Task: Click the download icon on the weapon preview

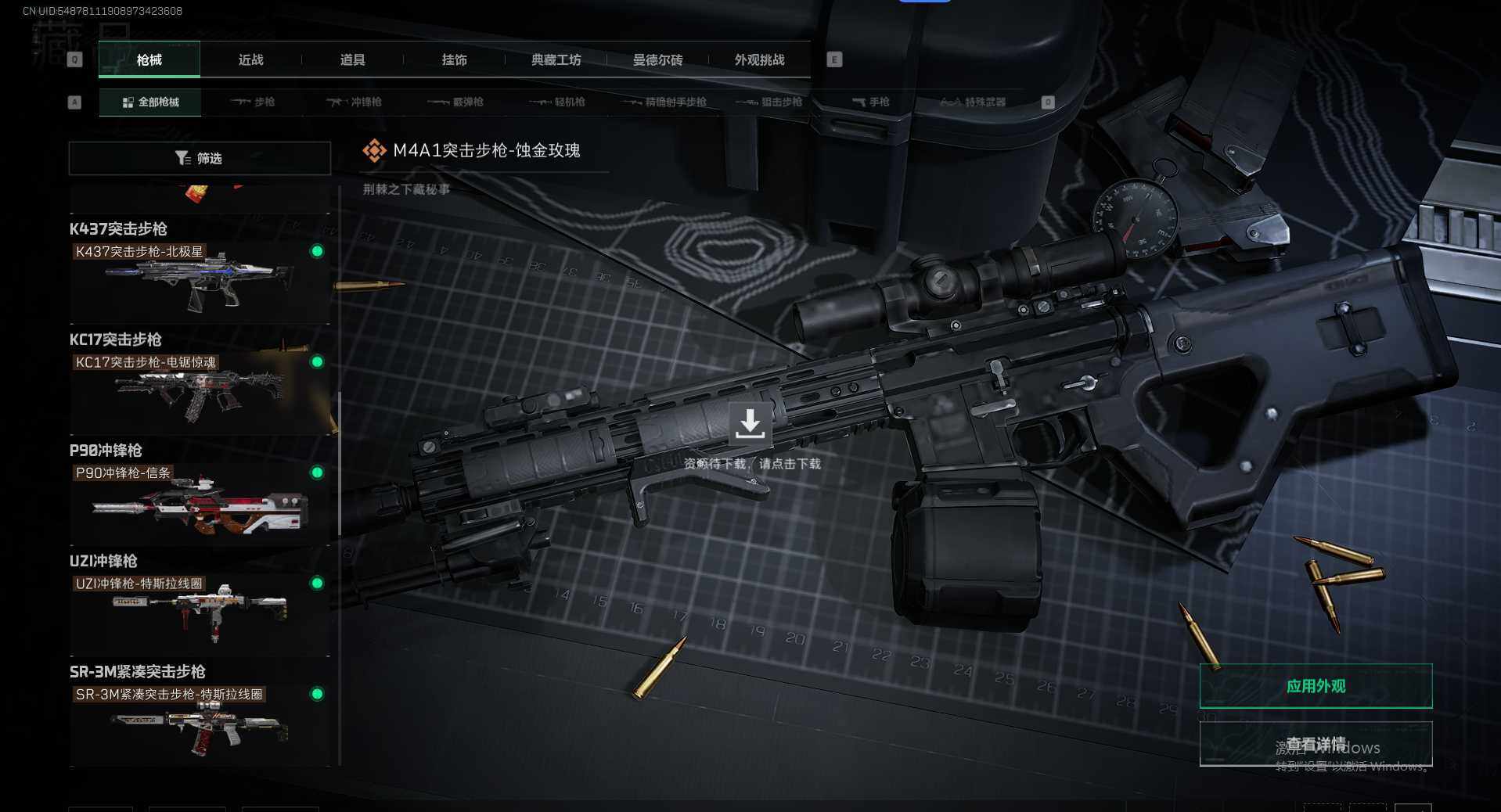Action: 750,423
